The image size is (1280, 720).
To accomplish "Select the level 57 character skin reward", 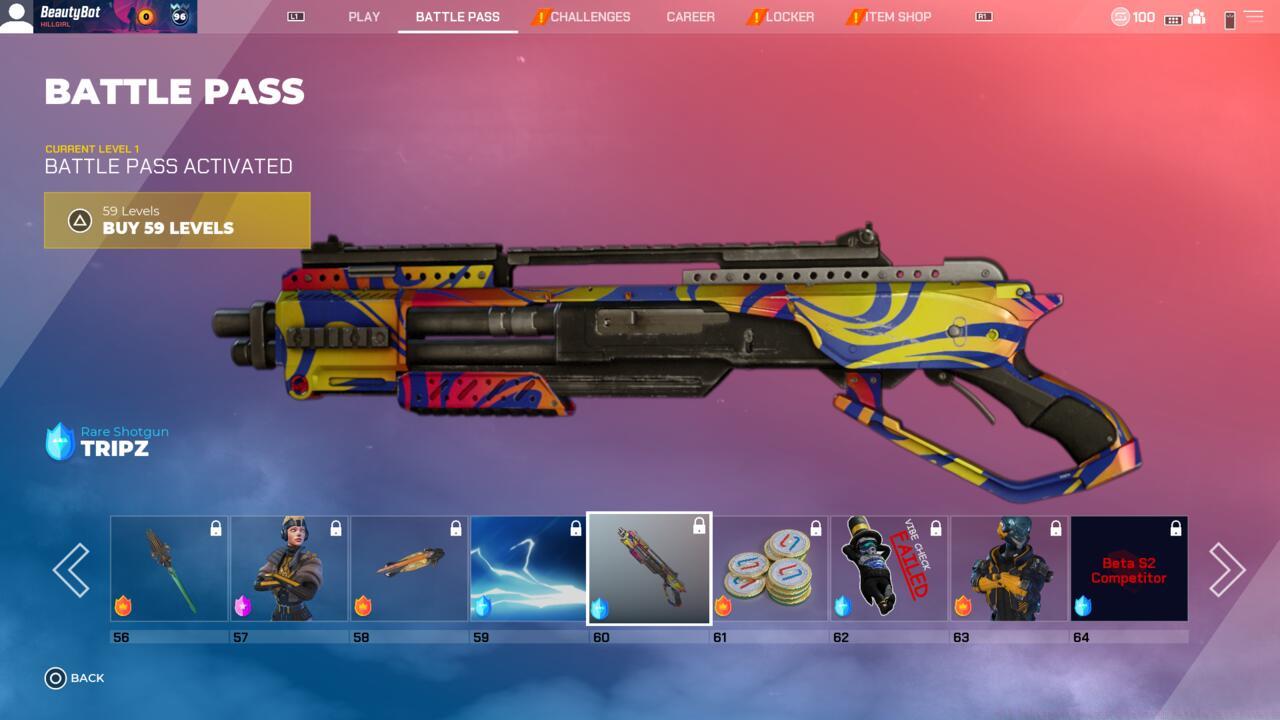I will 289,569.
